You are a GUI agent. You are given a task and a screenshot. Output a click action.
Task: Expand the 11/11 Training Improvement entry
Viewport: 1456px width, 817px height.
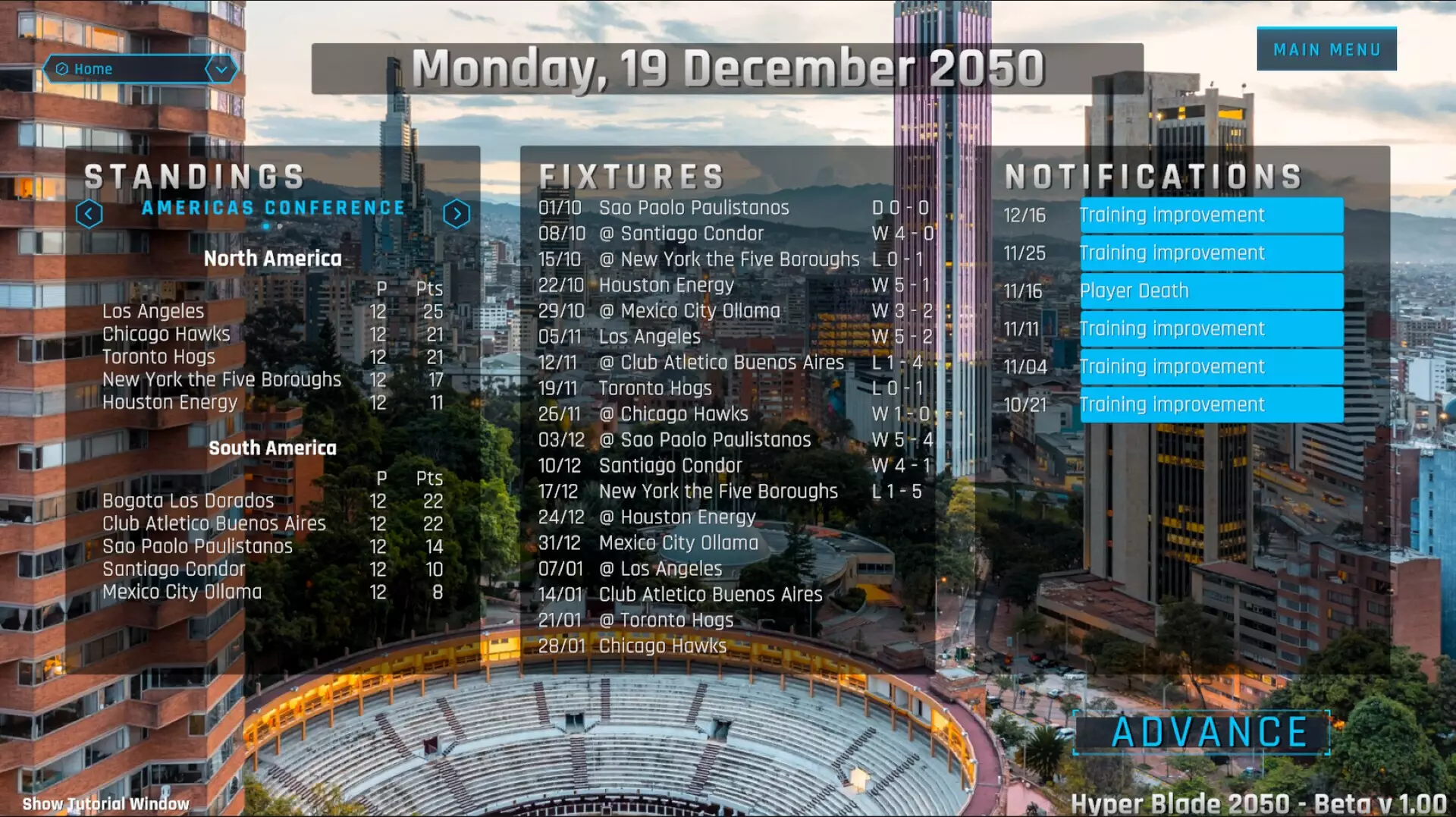(x=1210, y=328)
